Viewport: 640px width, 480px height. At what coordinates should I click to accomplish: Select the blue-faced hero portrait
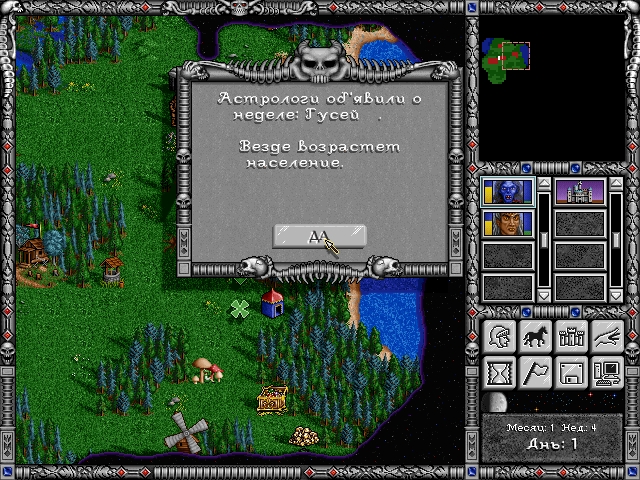pyautogui.click(x=508, y=190)
